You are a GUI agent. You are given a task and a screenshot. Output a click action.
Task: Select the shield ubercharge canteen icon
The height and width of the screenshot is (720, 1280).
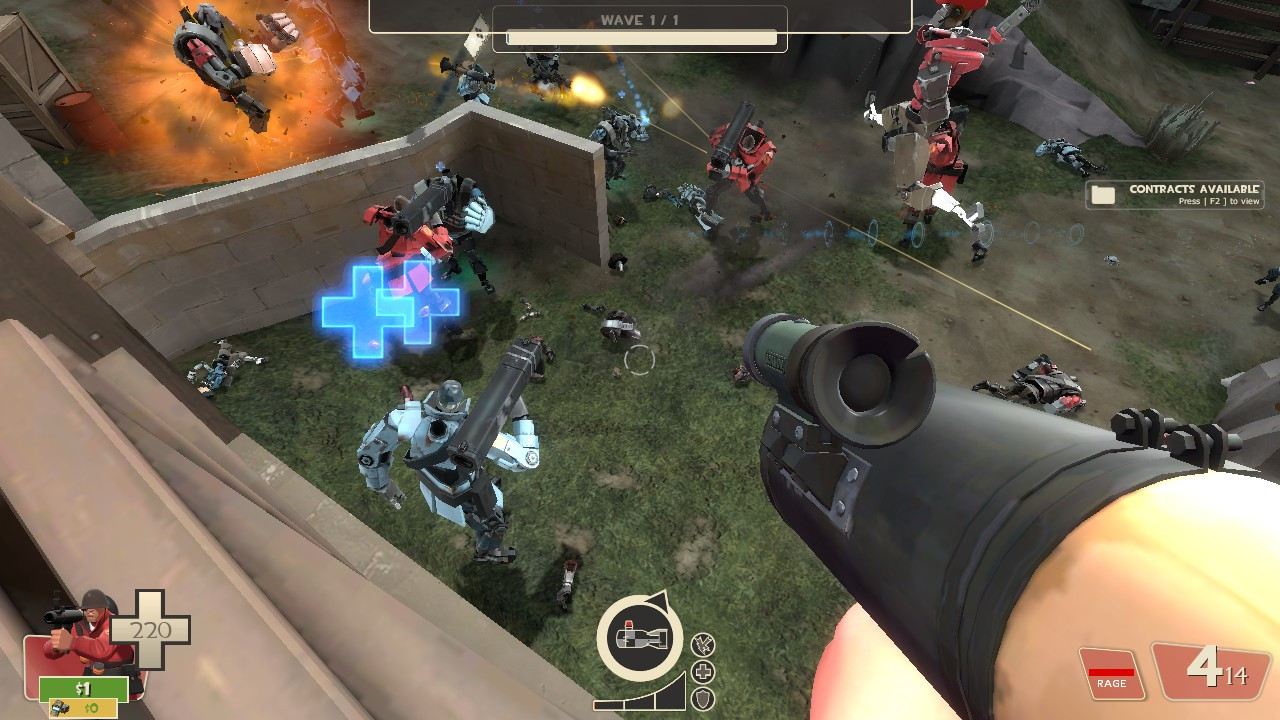(701, 697)
